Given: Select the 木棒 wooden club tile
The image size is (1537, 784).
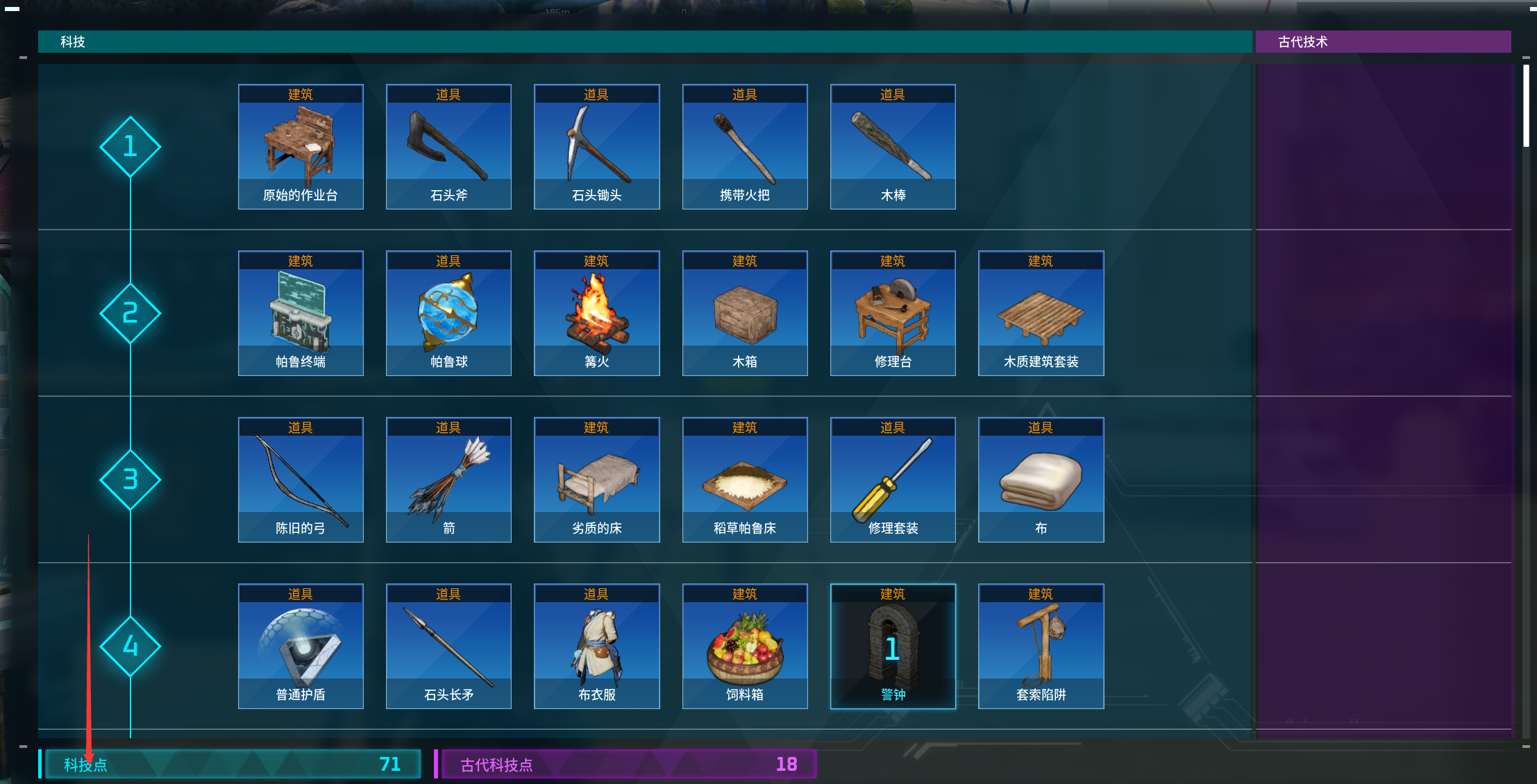Looking at the screenshot, I should (893, 147).
